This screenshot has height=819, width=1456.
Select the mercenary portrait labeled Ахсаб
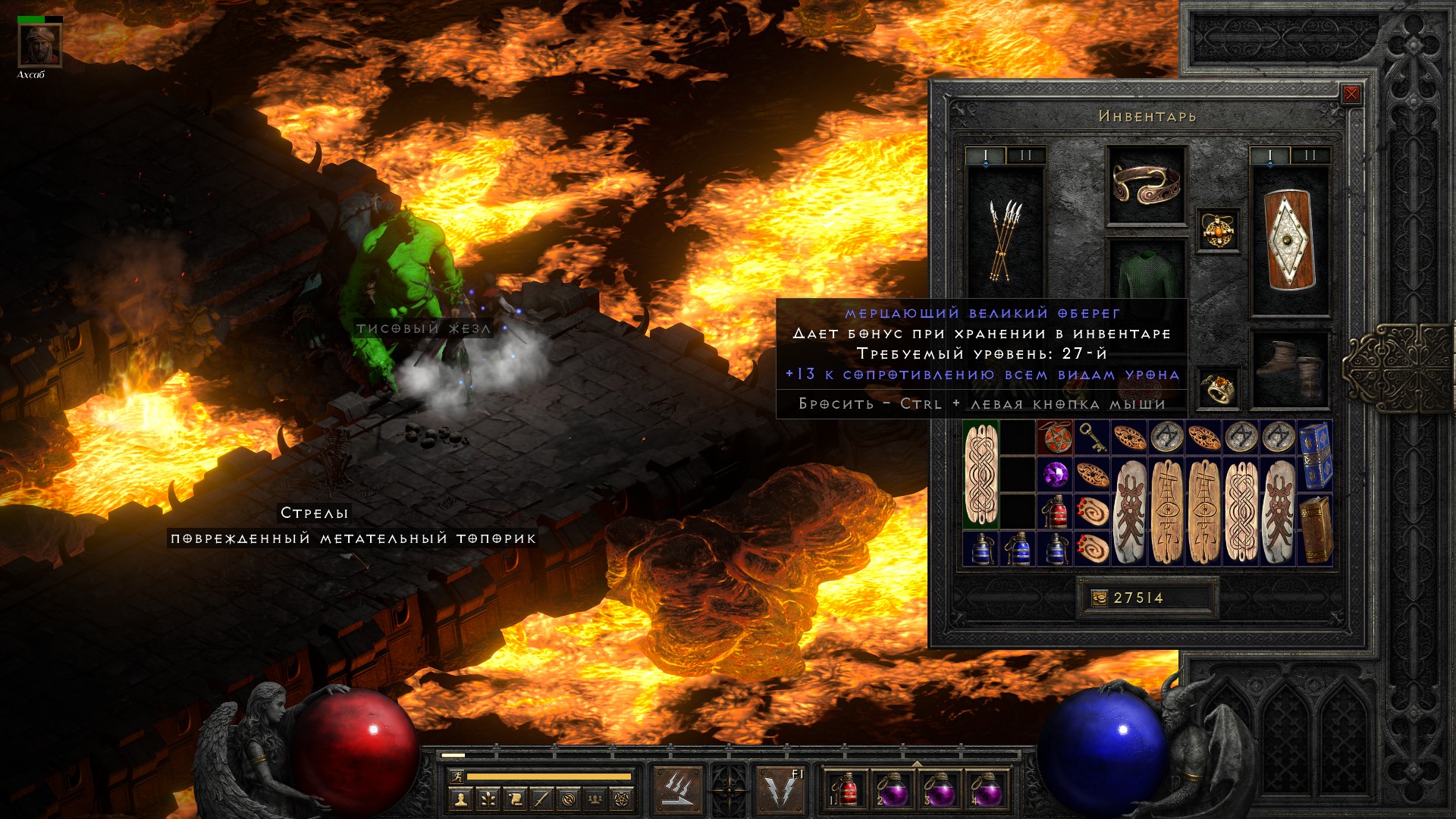pos(40,45)
